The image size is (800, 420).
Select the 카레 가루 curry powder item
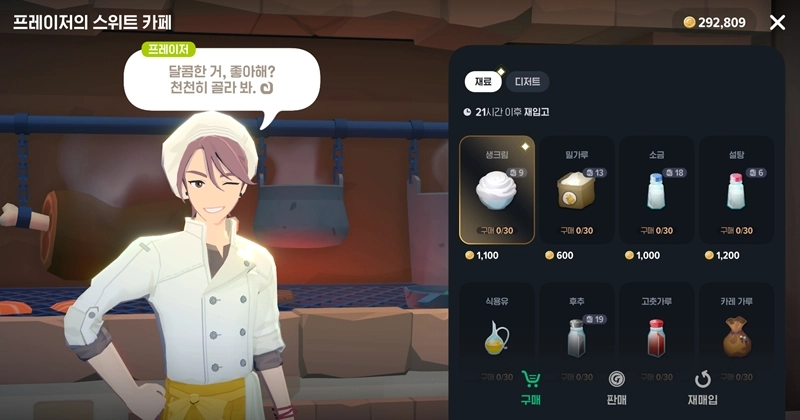pos(736,335)
